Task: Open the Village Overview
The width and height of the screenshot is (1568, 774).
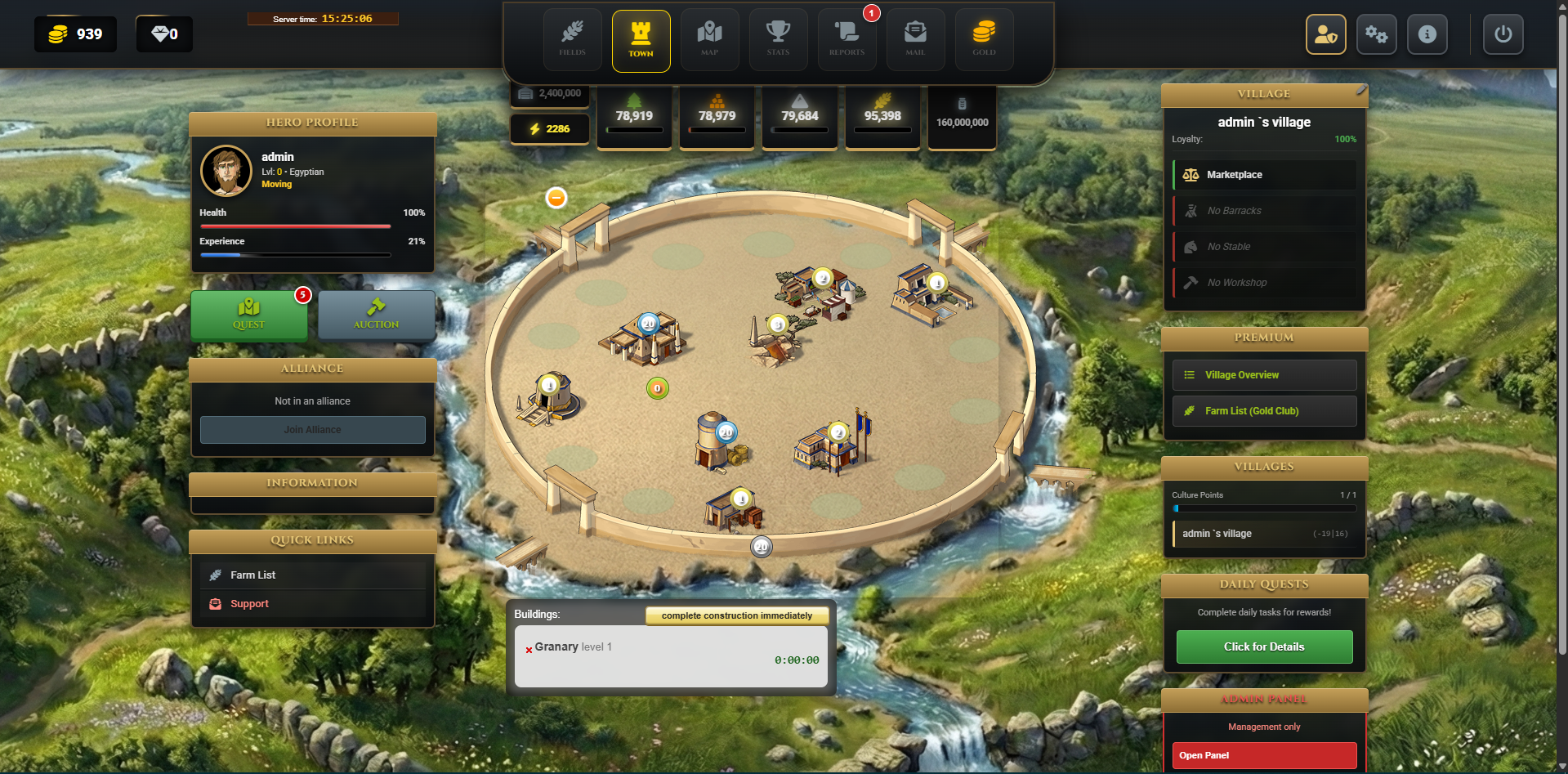Action: (x=1242, y=375)
